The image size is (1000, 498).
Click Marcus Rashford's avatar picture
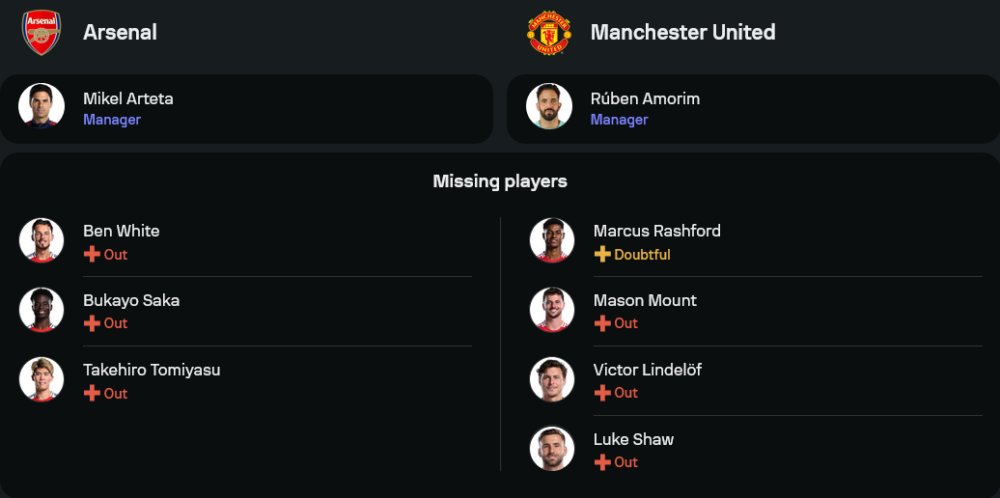[552, 241]
